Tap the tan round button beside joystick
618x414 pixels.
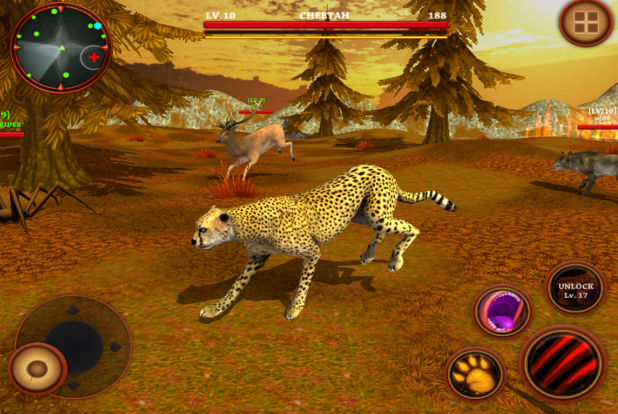[38, 370]
